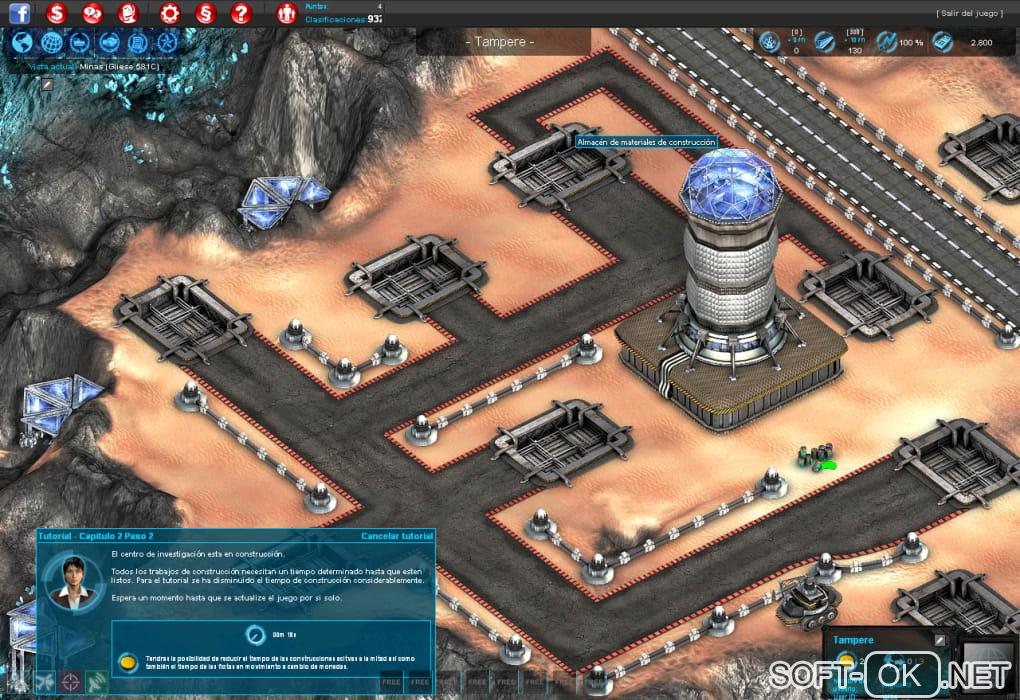Open the red gear settings icon
This screenshot has height=700, width=1020.
click(x=170, y=14)
